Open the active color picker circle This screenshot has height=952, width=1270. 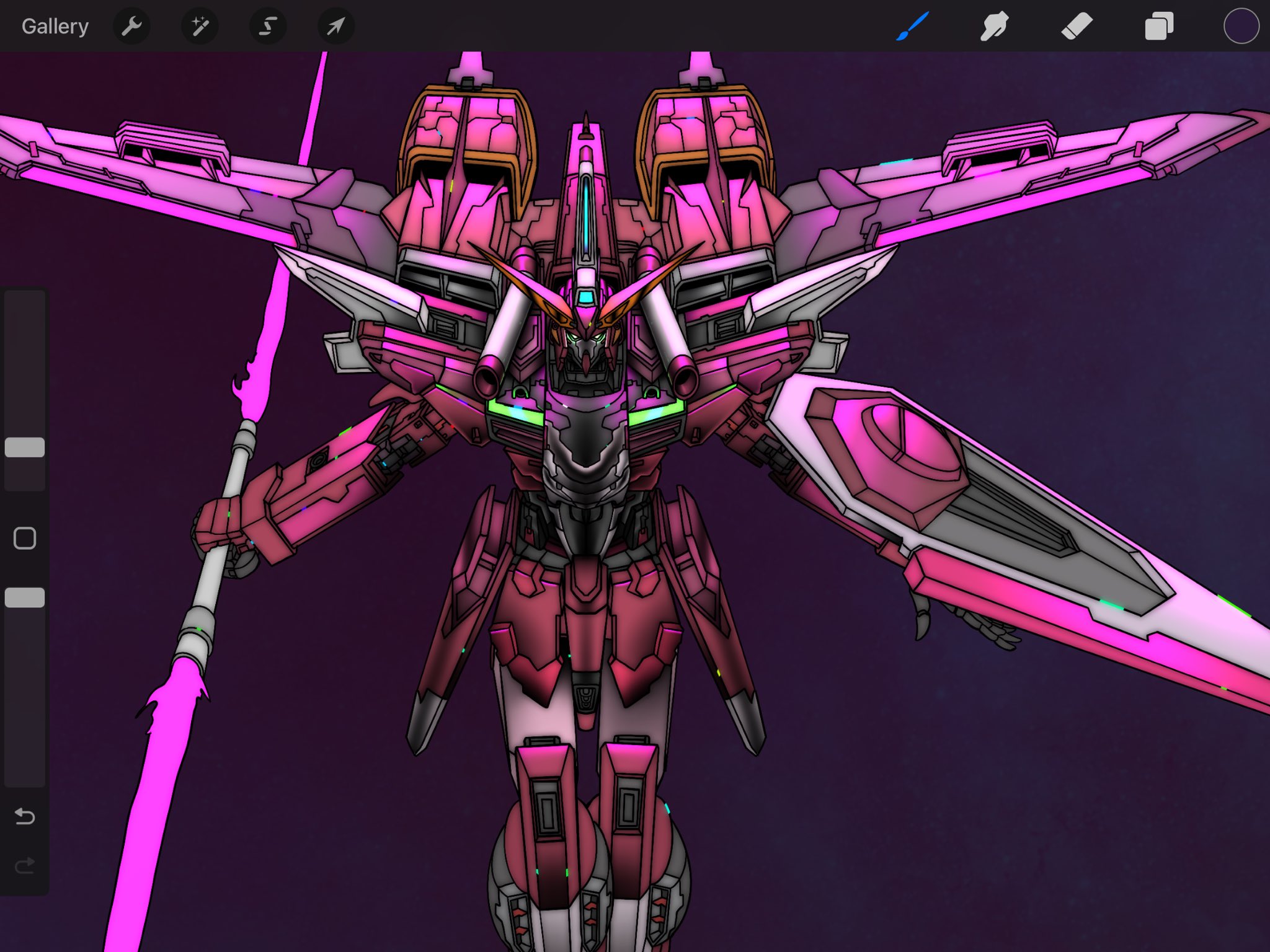(x=1241, y=26)
